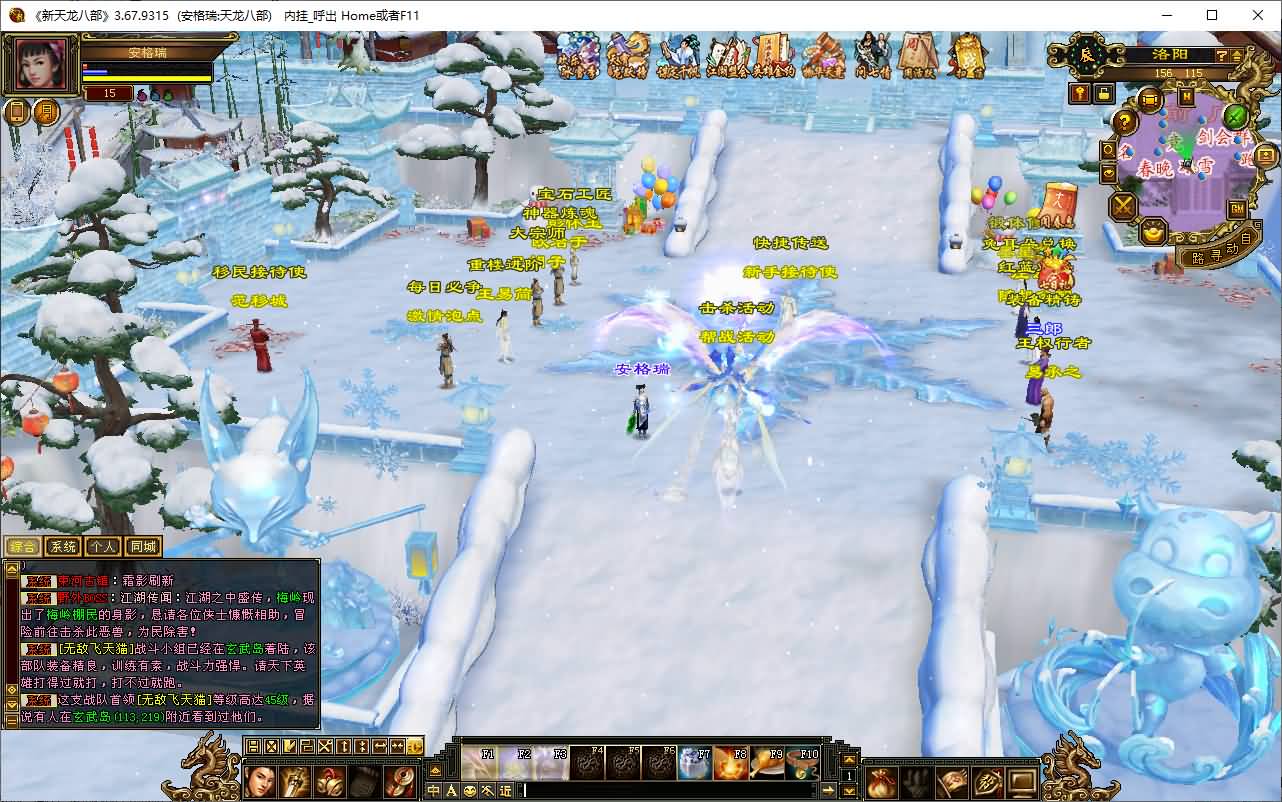Image resolution: width=1282 pixels, height=802 pixels.
Task: Open the character face menu icon
Action: click(x=261, y=780)
